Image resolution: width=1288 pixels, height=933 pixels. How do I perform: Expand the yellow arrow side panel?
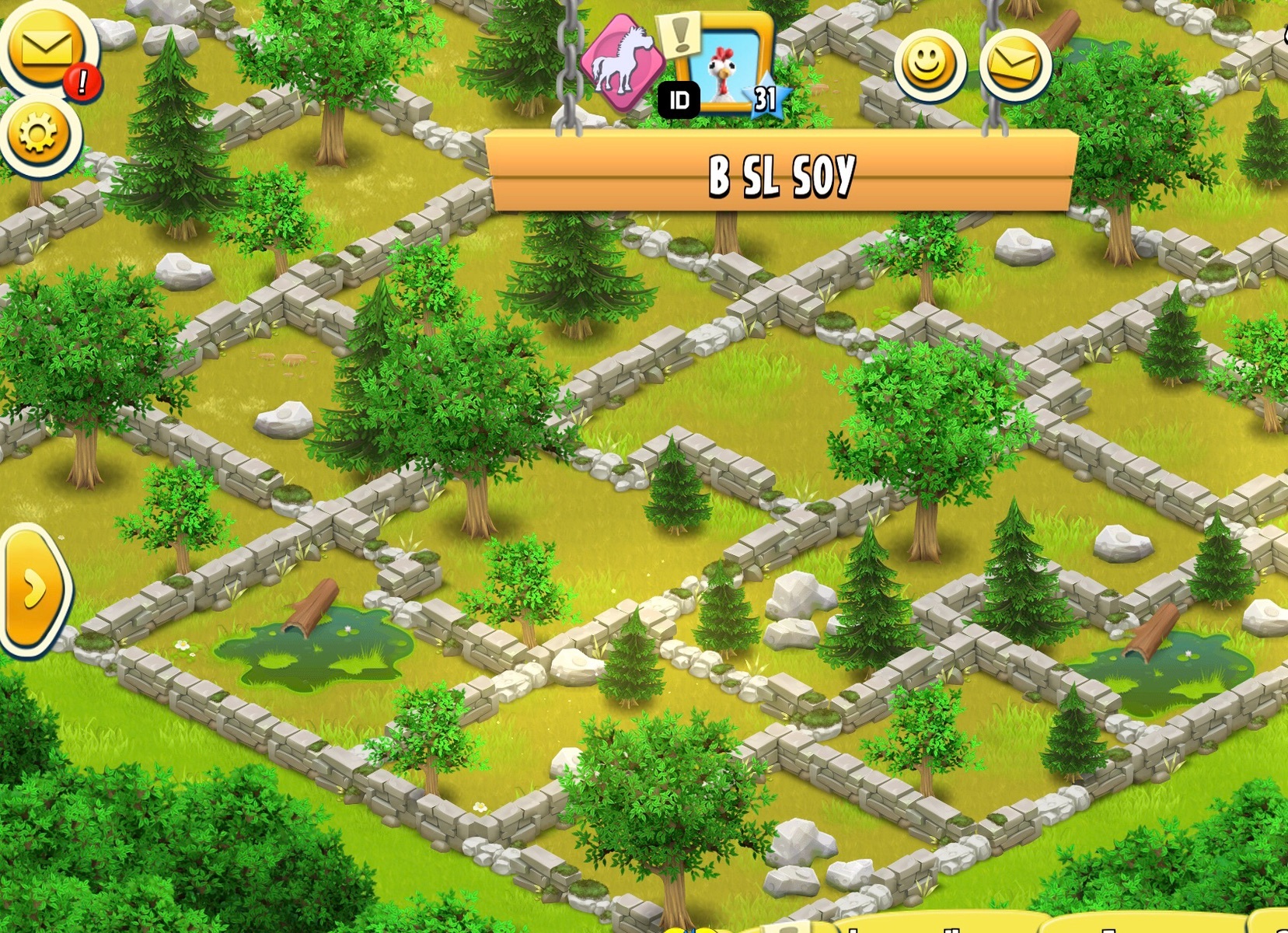click(34, 589)
